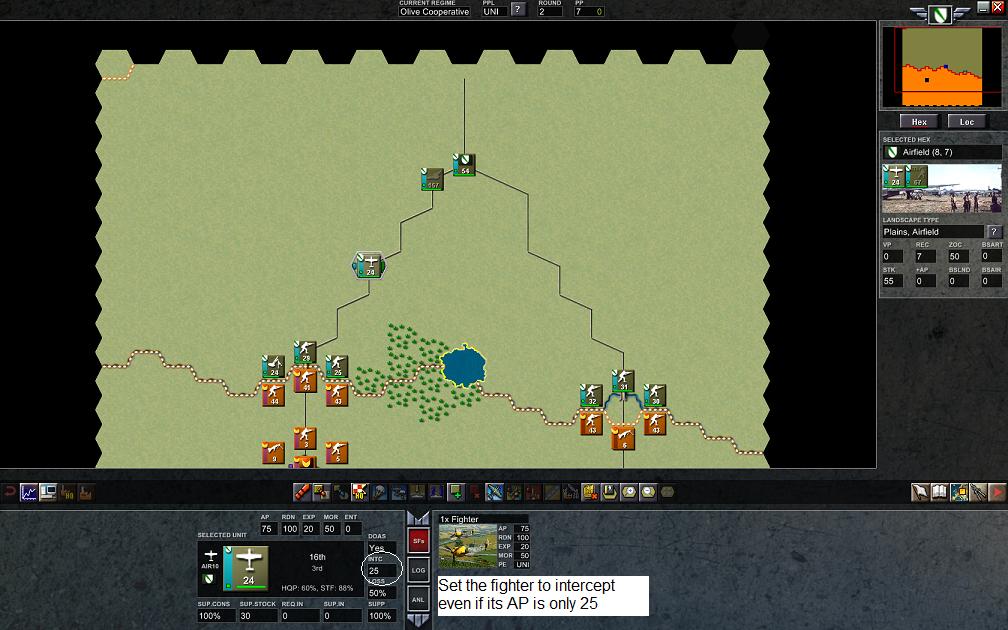Viewport: 1008px width, 630px height.
Task: Select the plane counter in selected hex panel
Action: tap(895, 178)
